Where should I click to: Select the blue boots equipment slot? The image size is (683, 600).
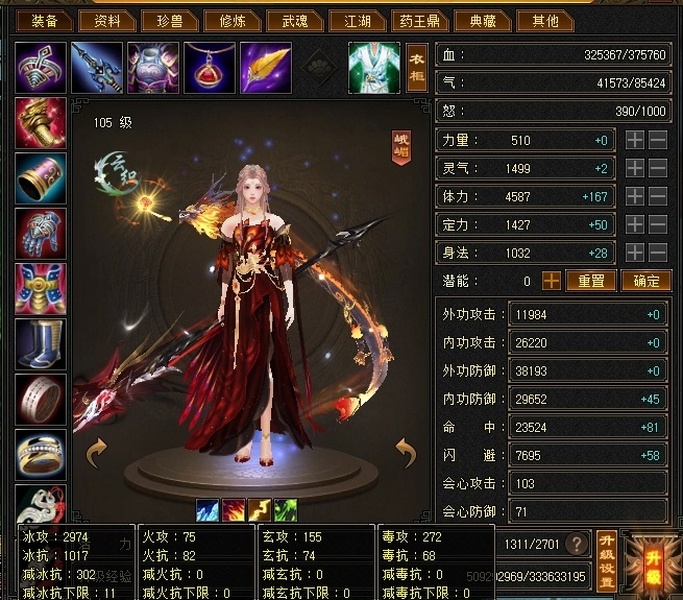pos(41,343)
